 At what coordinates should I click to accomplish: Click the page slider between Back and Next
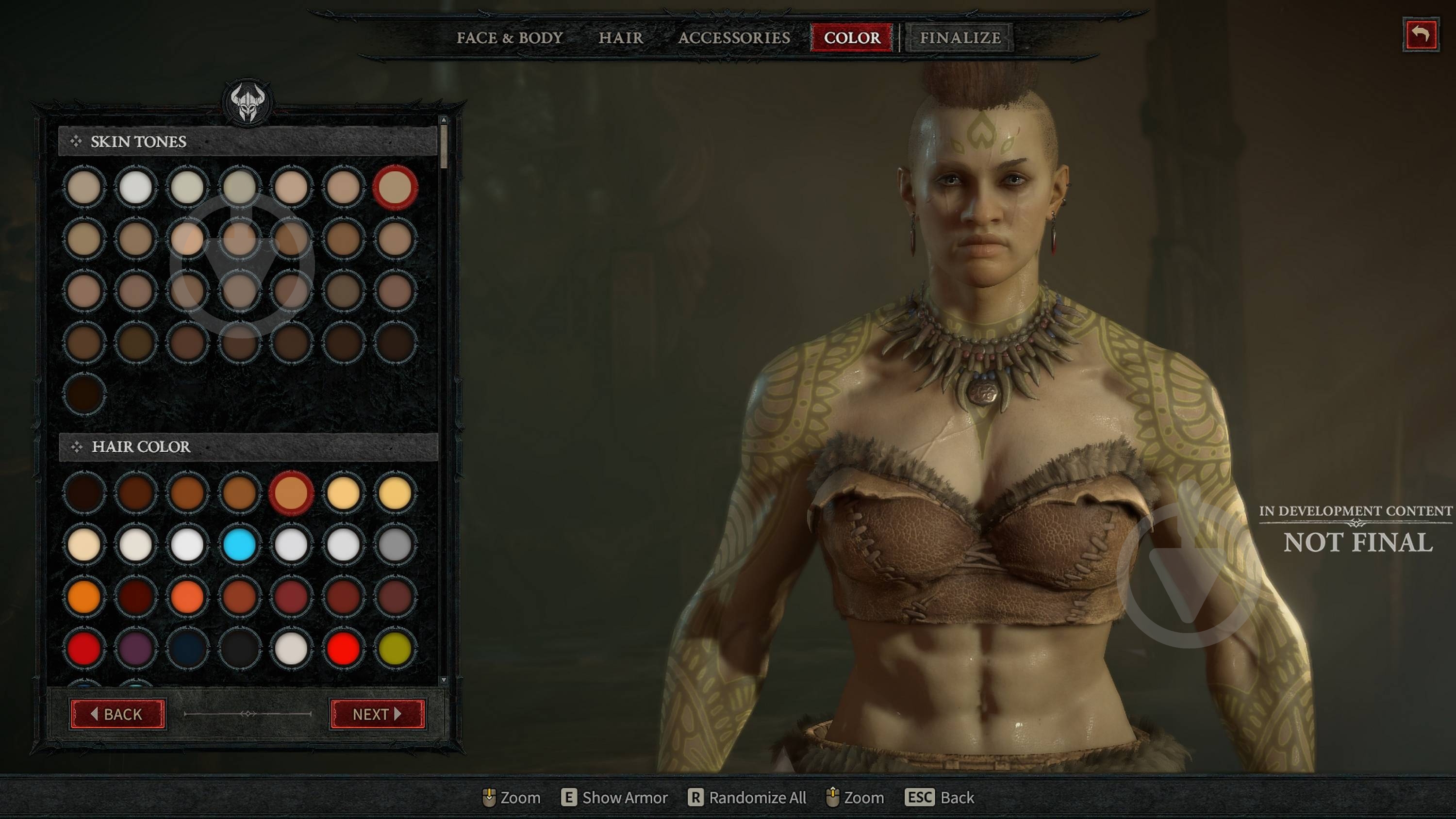[248, 714]
